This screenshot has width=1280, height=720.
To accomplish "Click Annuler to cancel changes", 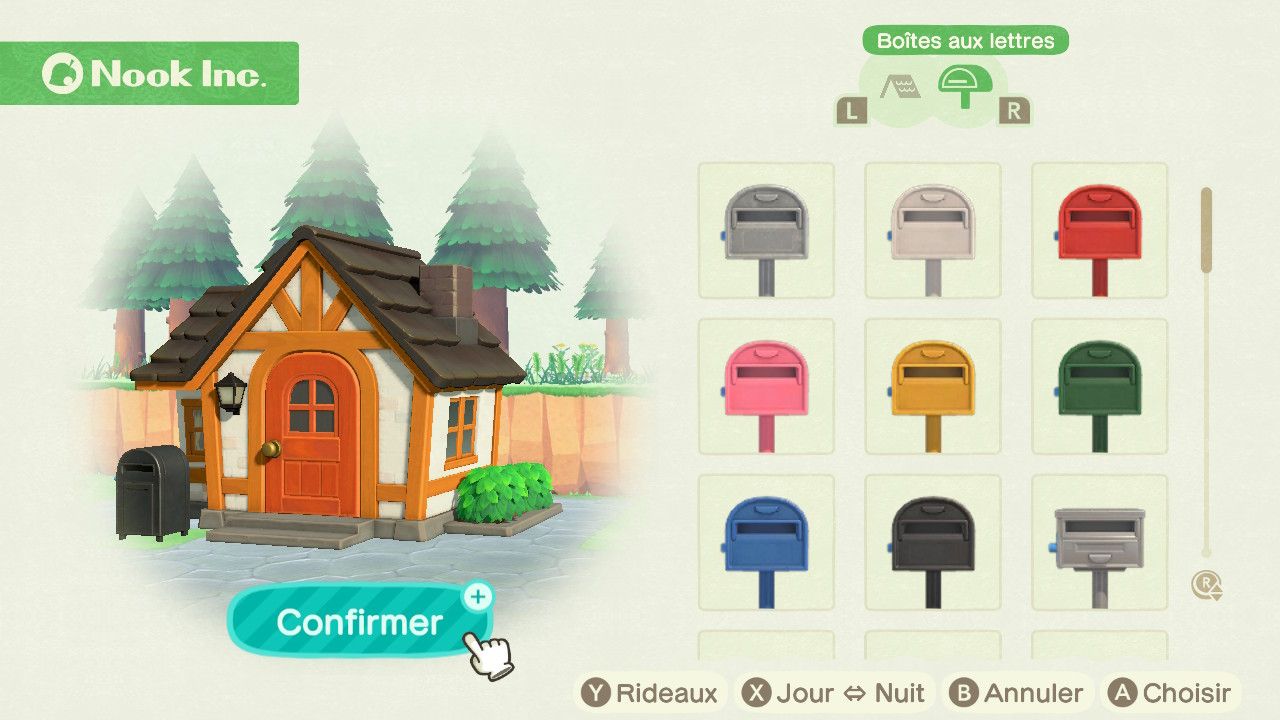I will (x=1017, y=693).
